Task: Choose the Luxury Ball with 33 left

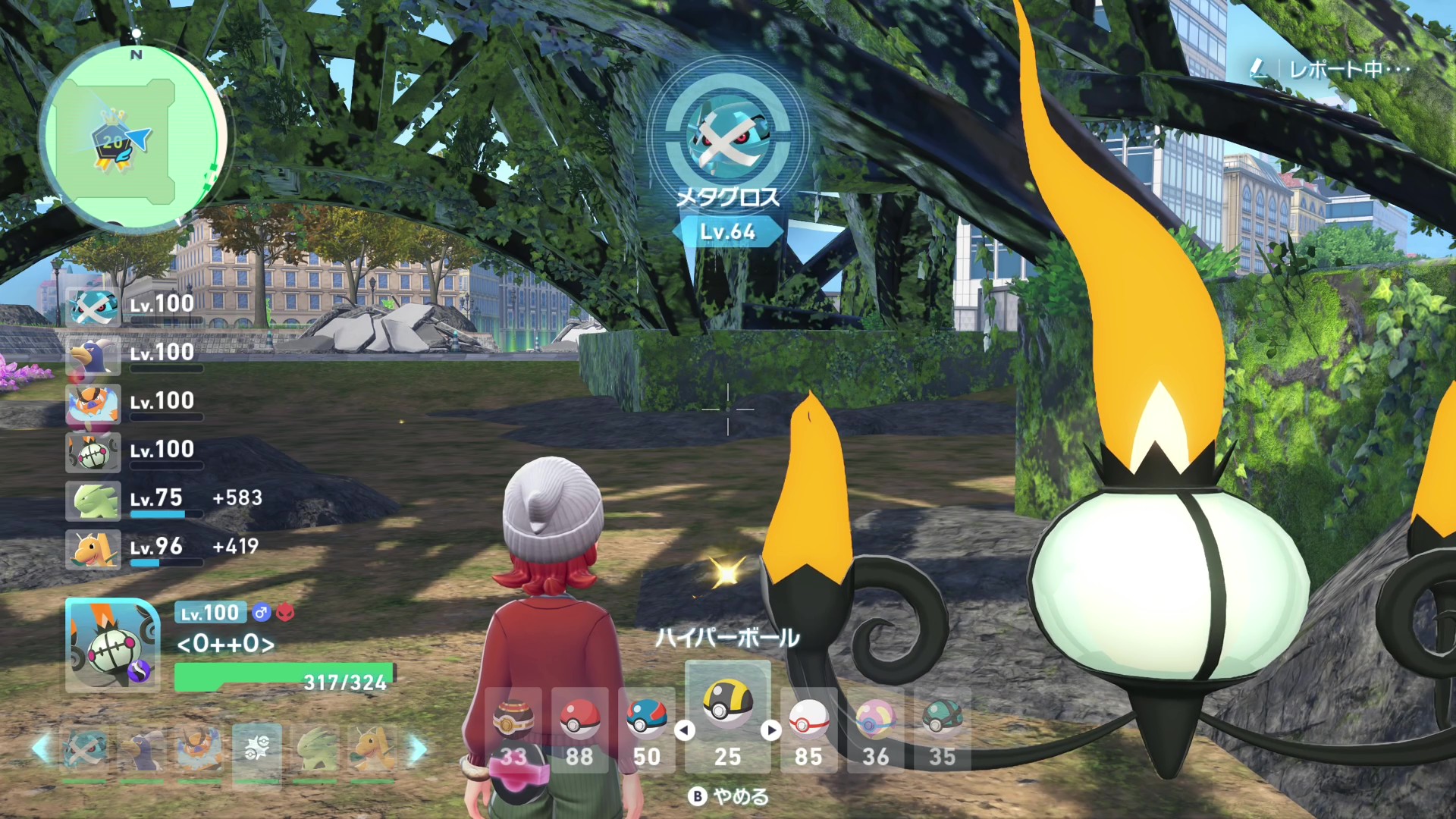Action: click(513, 722)
